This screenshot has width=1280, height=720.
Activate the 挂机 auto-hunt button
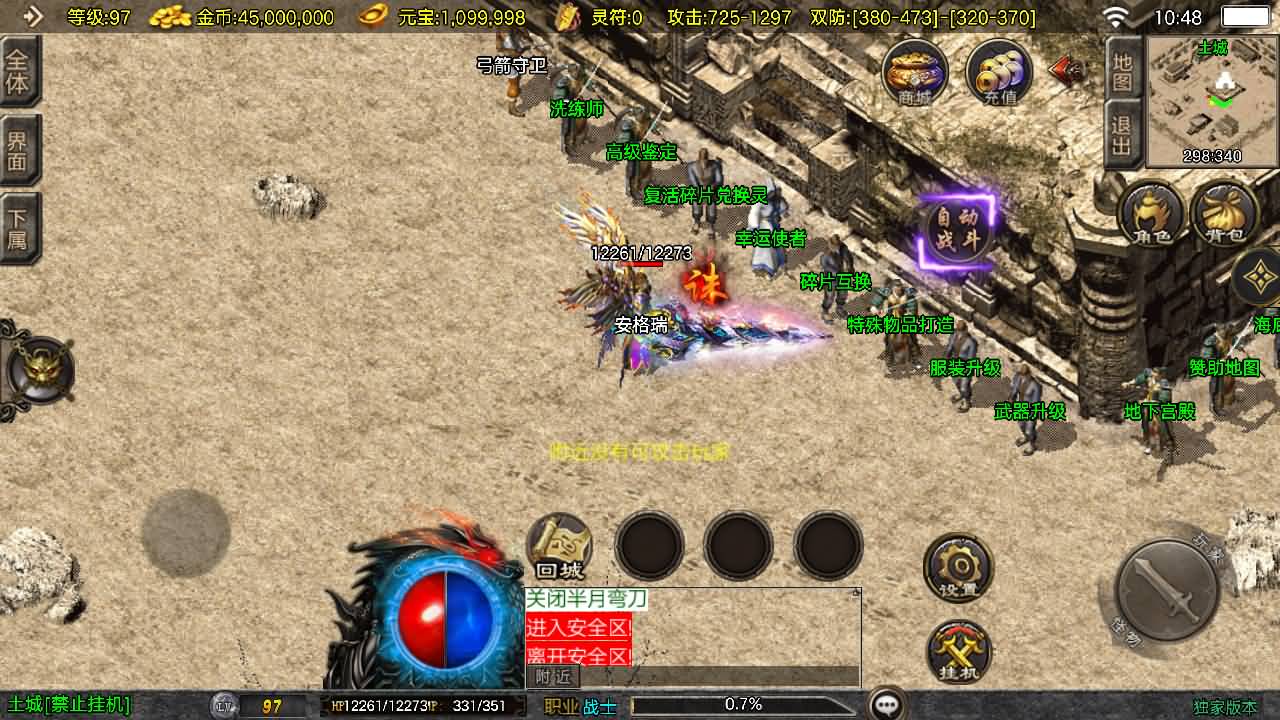click(x=958, y=653)
